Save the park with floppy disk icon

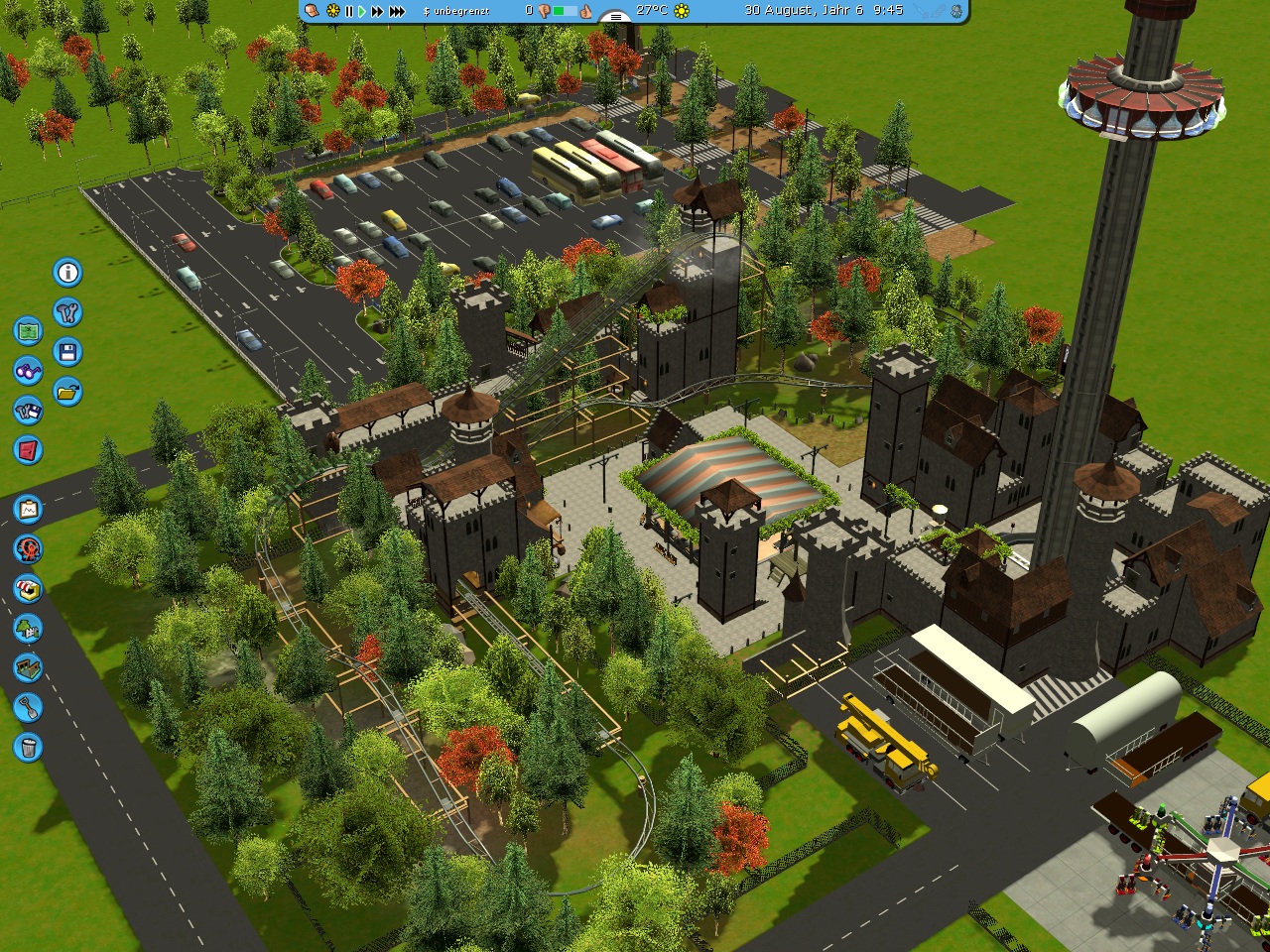pos(67,352)
